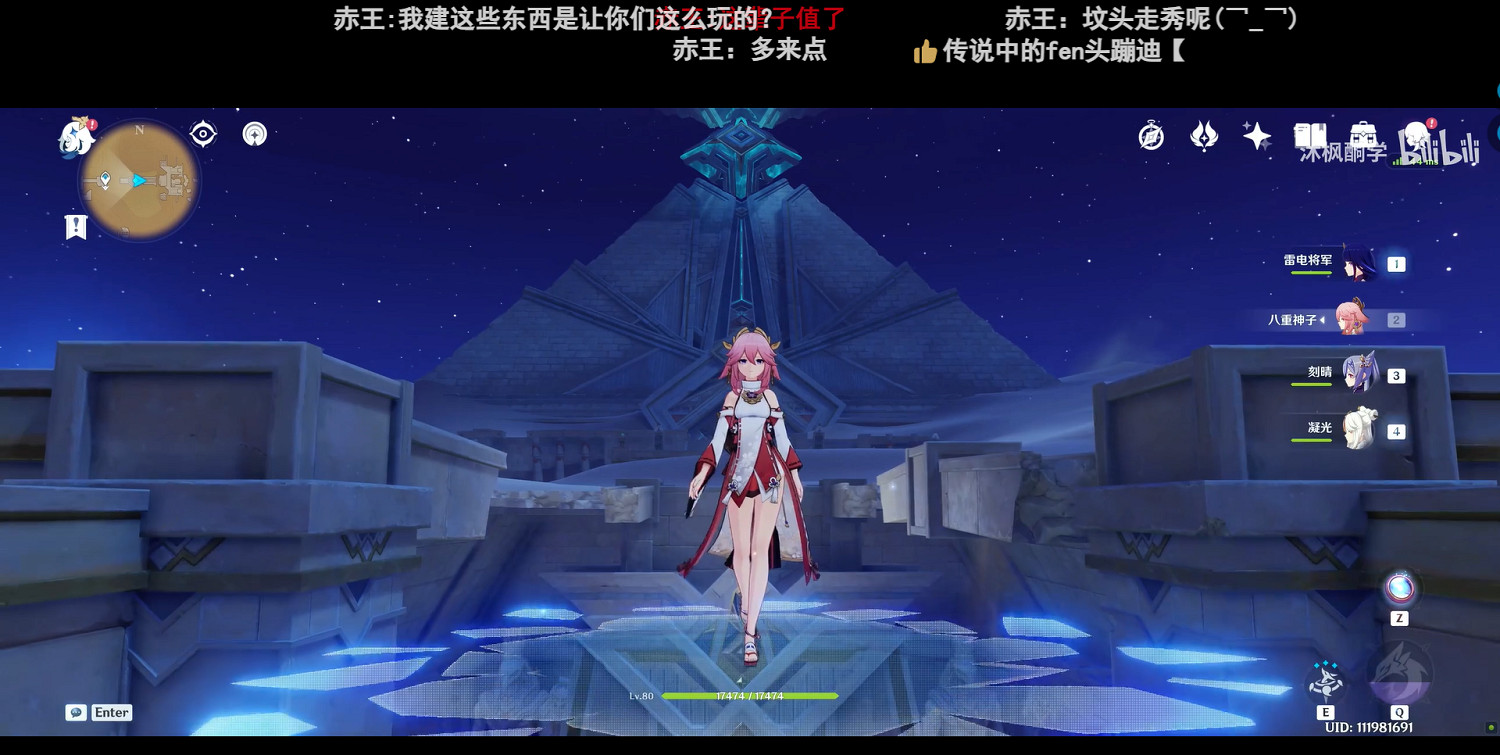Open the full map via the minimap

140,180
